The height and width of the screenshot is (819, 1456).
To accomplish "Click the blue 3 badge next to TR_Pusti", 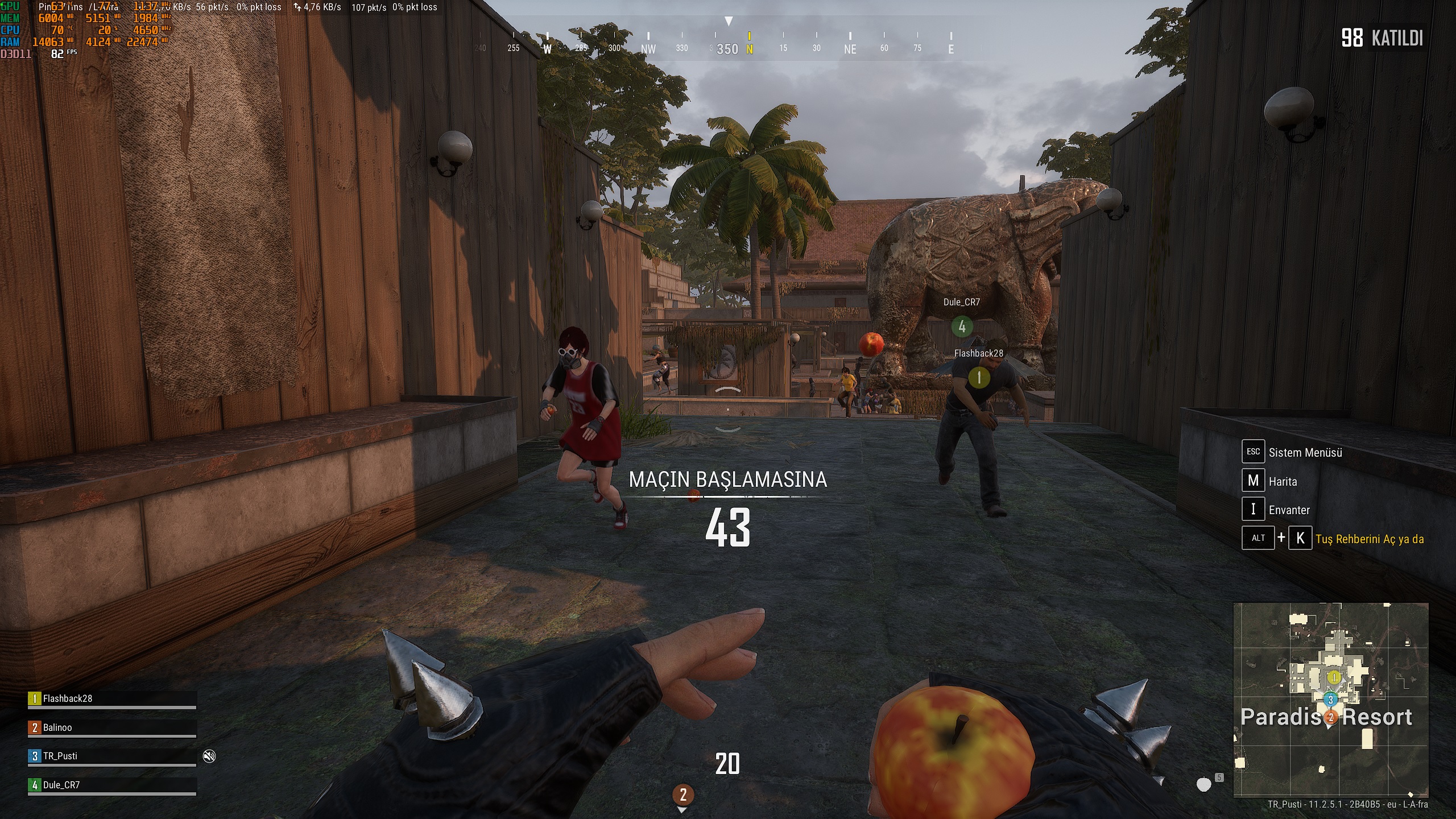I will (34, 756).
